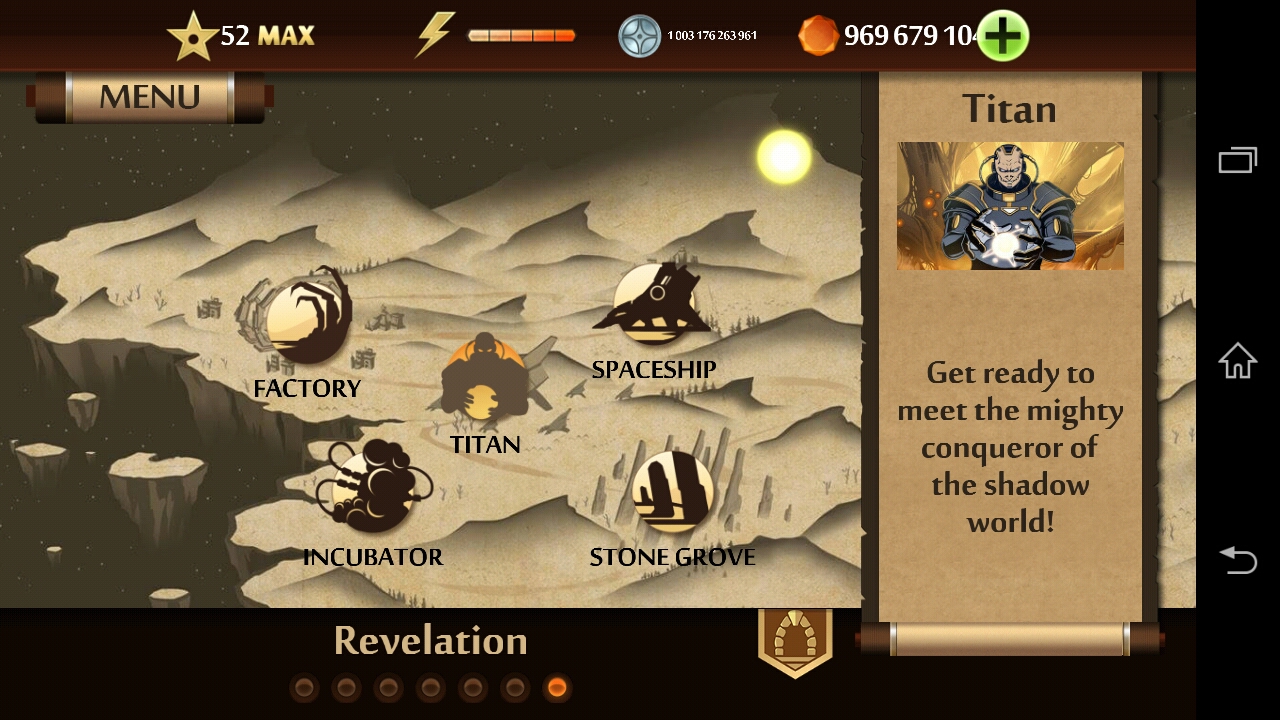Screen dimensions: 1280x720
Task: Tap the Android home button
Action: (1237, 360)
